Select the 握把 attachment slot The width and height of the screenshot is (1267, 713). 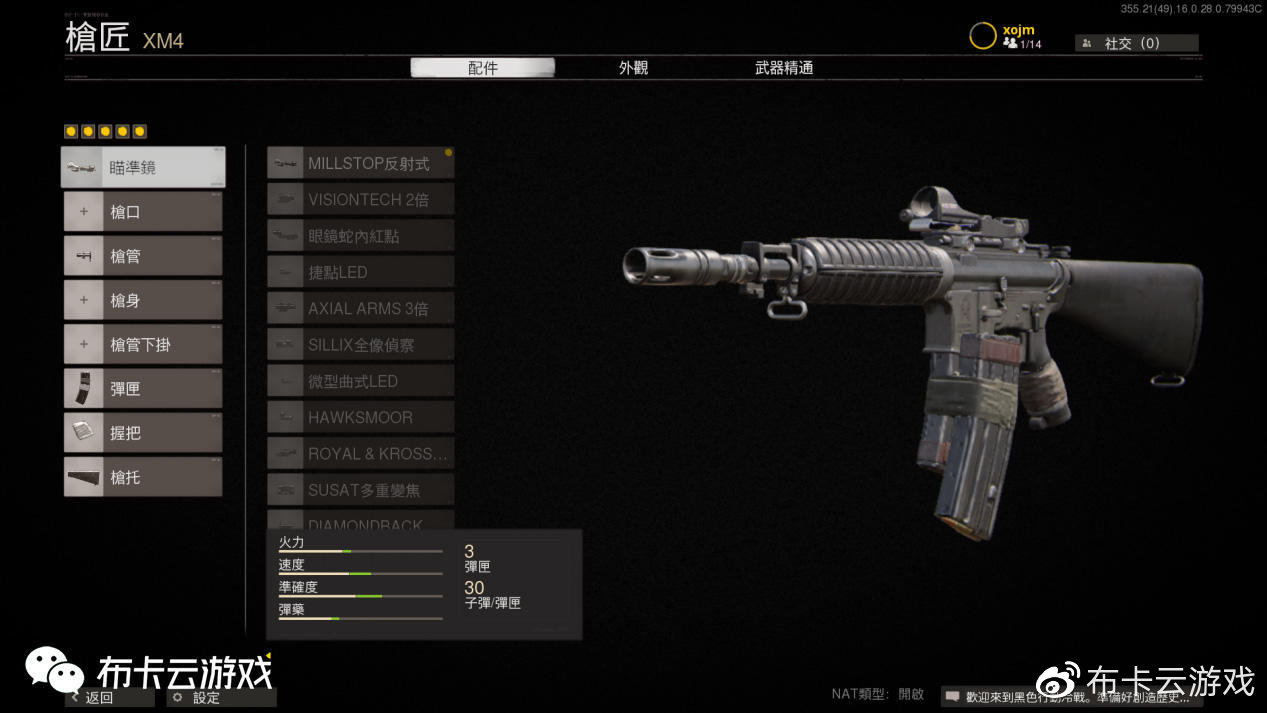click(x=143, y=433)
